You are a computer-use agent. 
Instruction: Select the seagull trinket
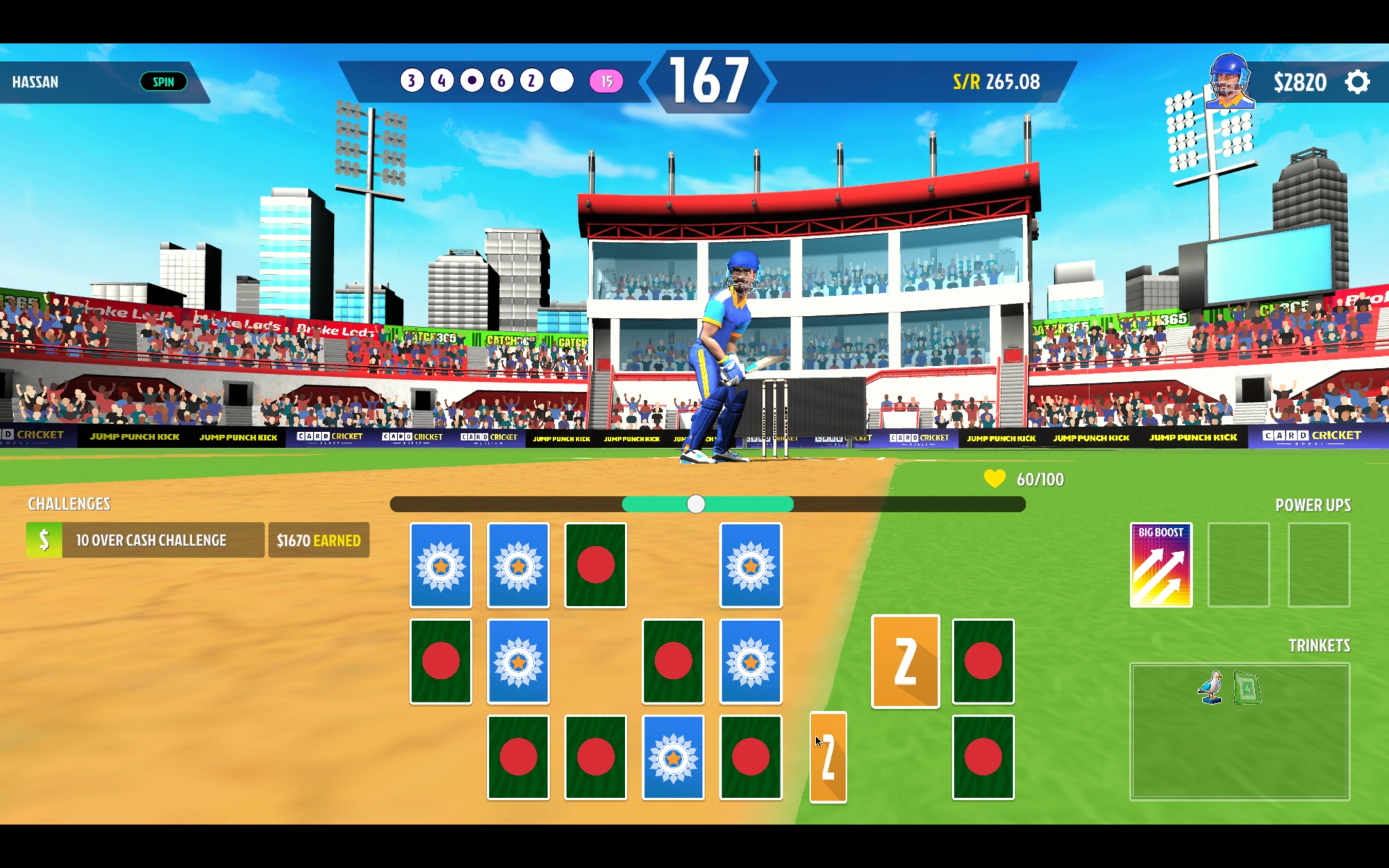coord(1211,687)
